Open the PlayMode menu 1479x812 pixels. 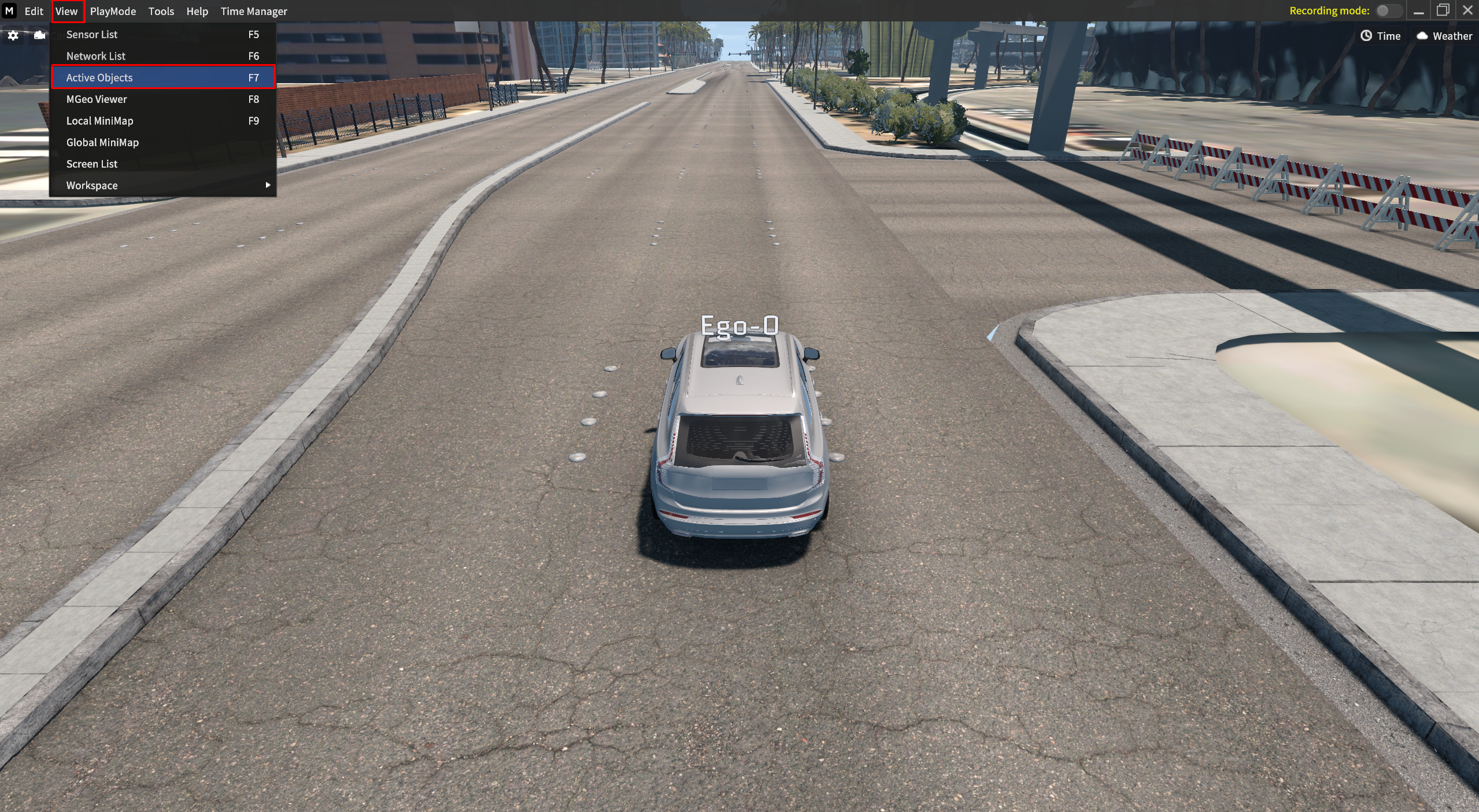(x=113, y=11)
